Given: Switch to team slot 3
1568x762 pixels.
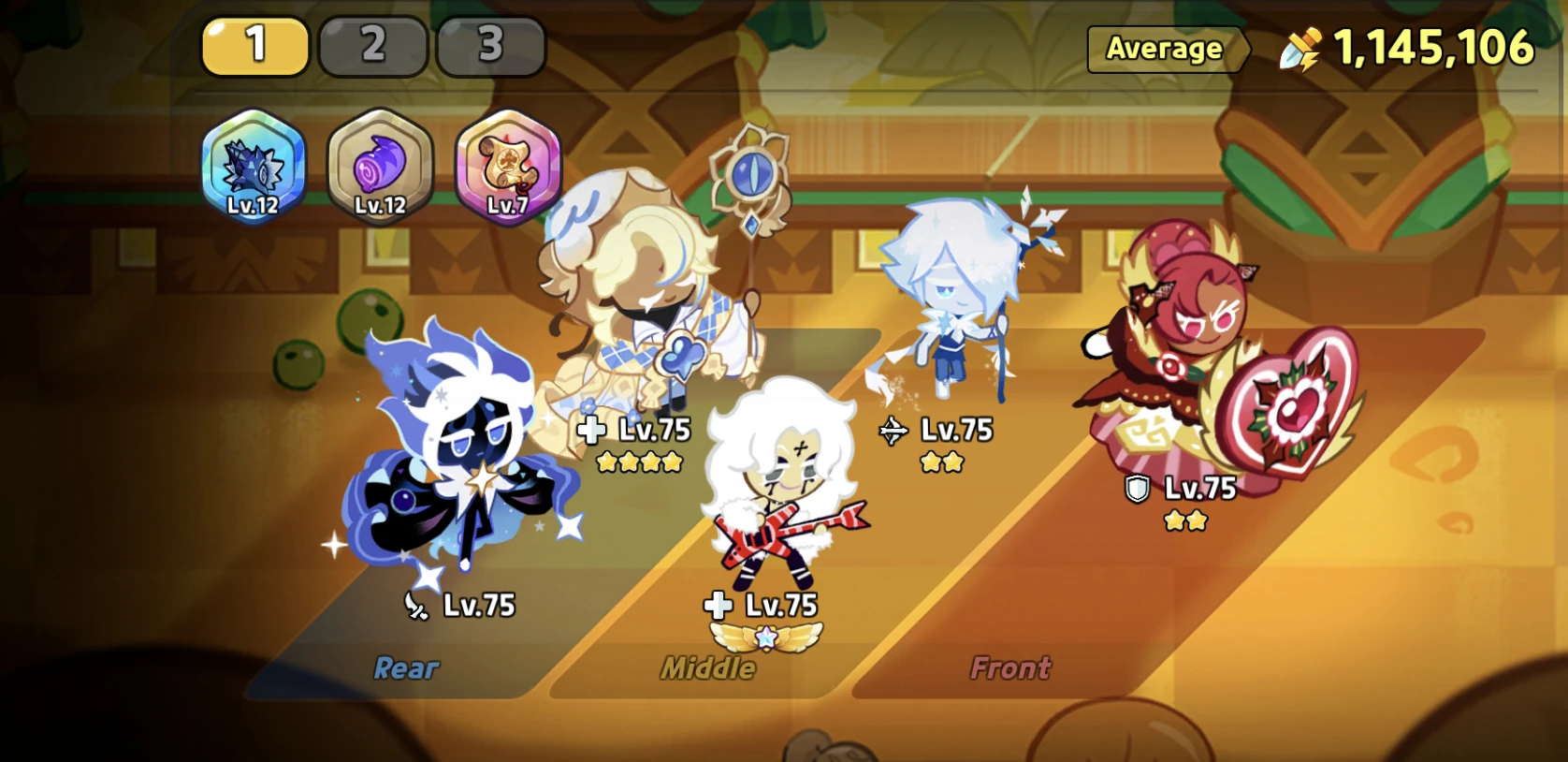Looking at the screenshot, I should (x=491, y=45).
